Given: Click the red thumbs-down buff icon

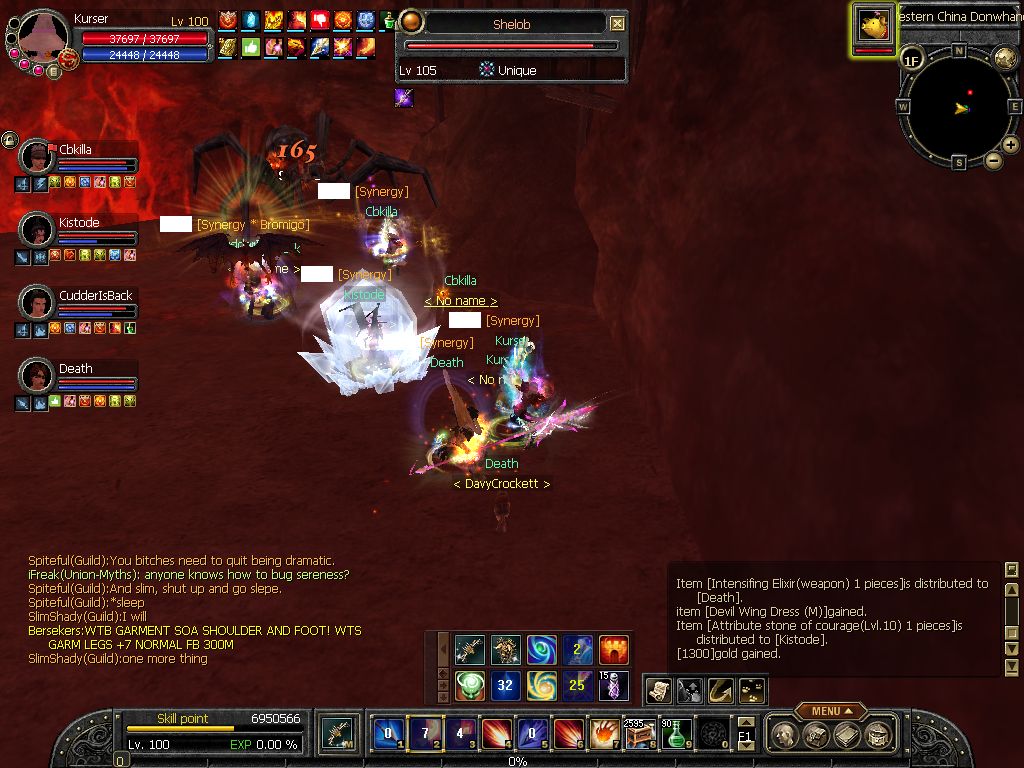Looking at the screenshot, I should 320,20.
